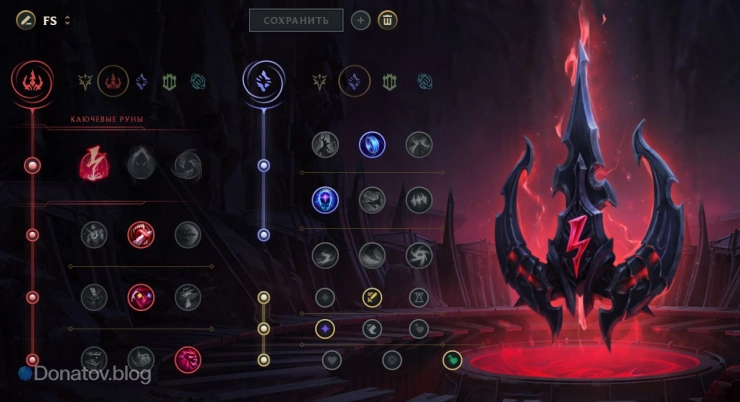Add a new rune page with plus button
The height and width of the screenshot is (402, 740).
tap(360, 20)
